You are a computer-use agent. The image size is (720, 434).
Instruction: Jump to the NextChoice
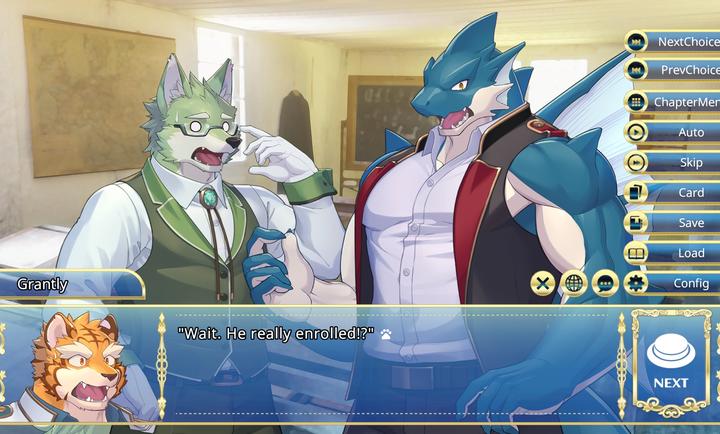tap(675, 41)
